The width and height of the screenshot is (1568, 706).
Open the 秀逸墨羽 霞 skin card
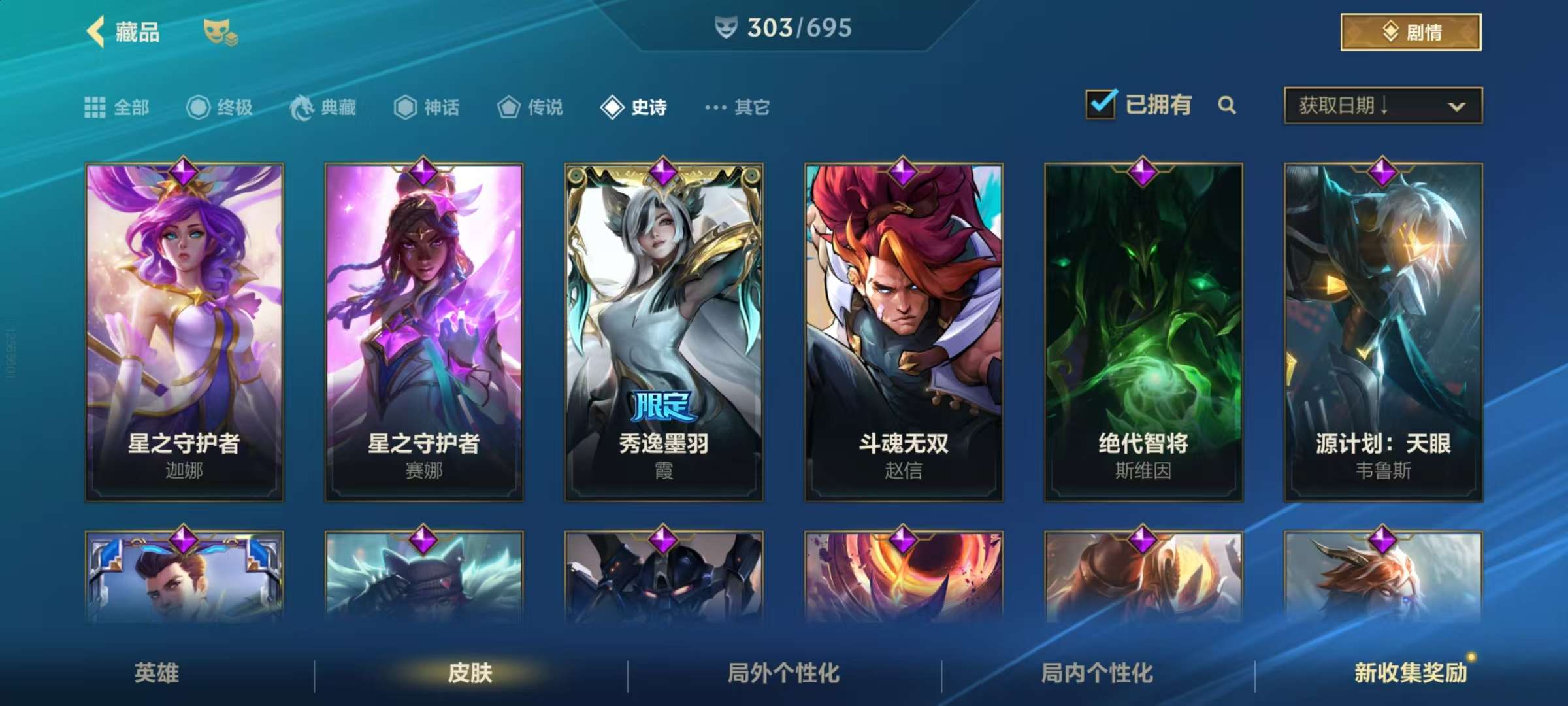(x=664, y=332)
